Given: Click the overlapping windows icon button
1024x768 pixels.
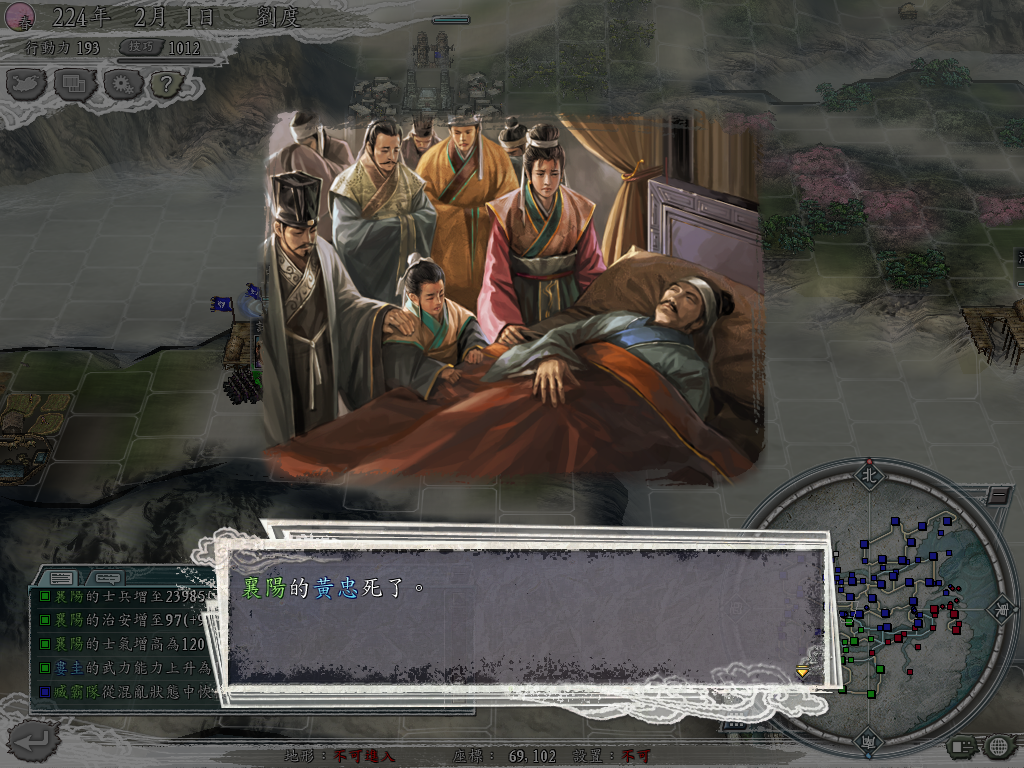Looking at the screenshot, I should (74, 84).
